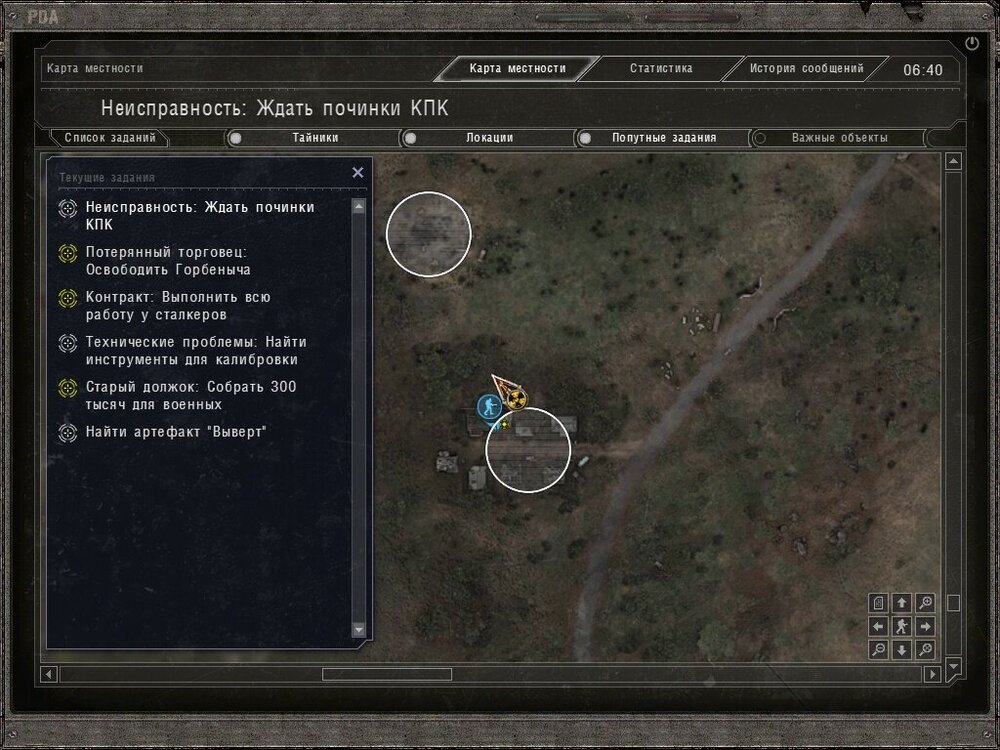Select the Старый должок 300 тысяч task
This screenshot has height=750, width=1000.
point(190,396)
